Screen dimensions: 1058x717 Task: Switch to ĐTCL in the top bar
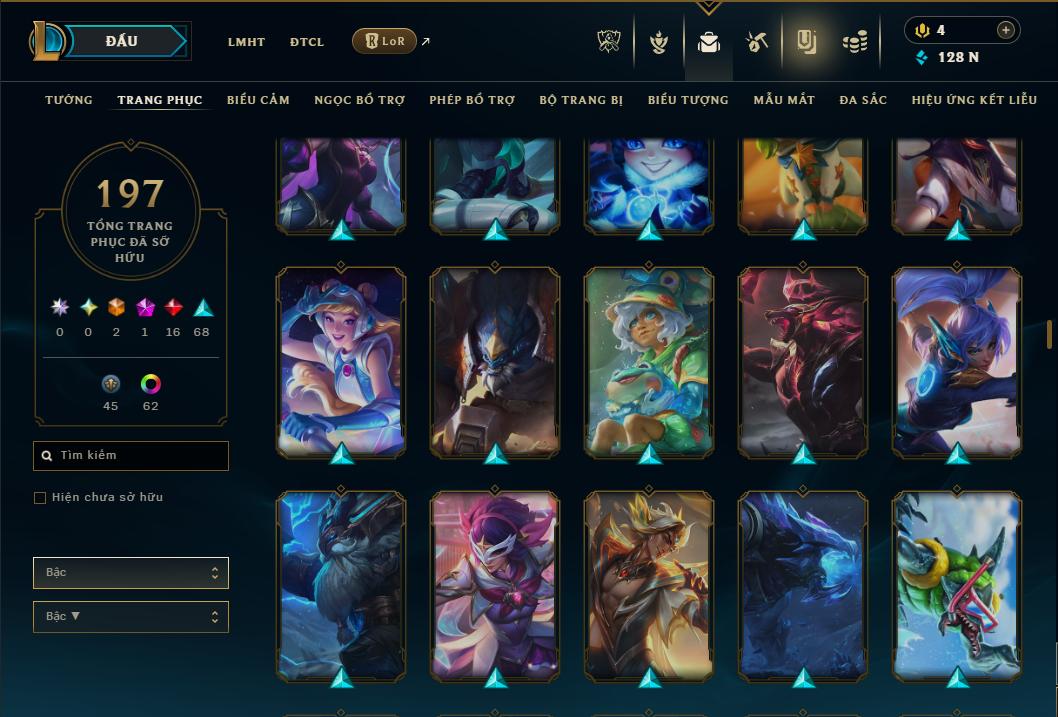307,42
